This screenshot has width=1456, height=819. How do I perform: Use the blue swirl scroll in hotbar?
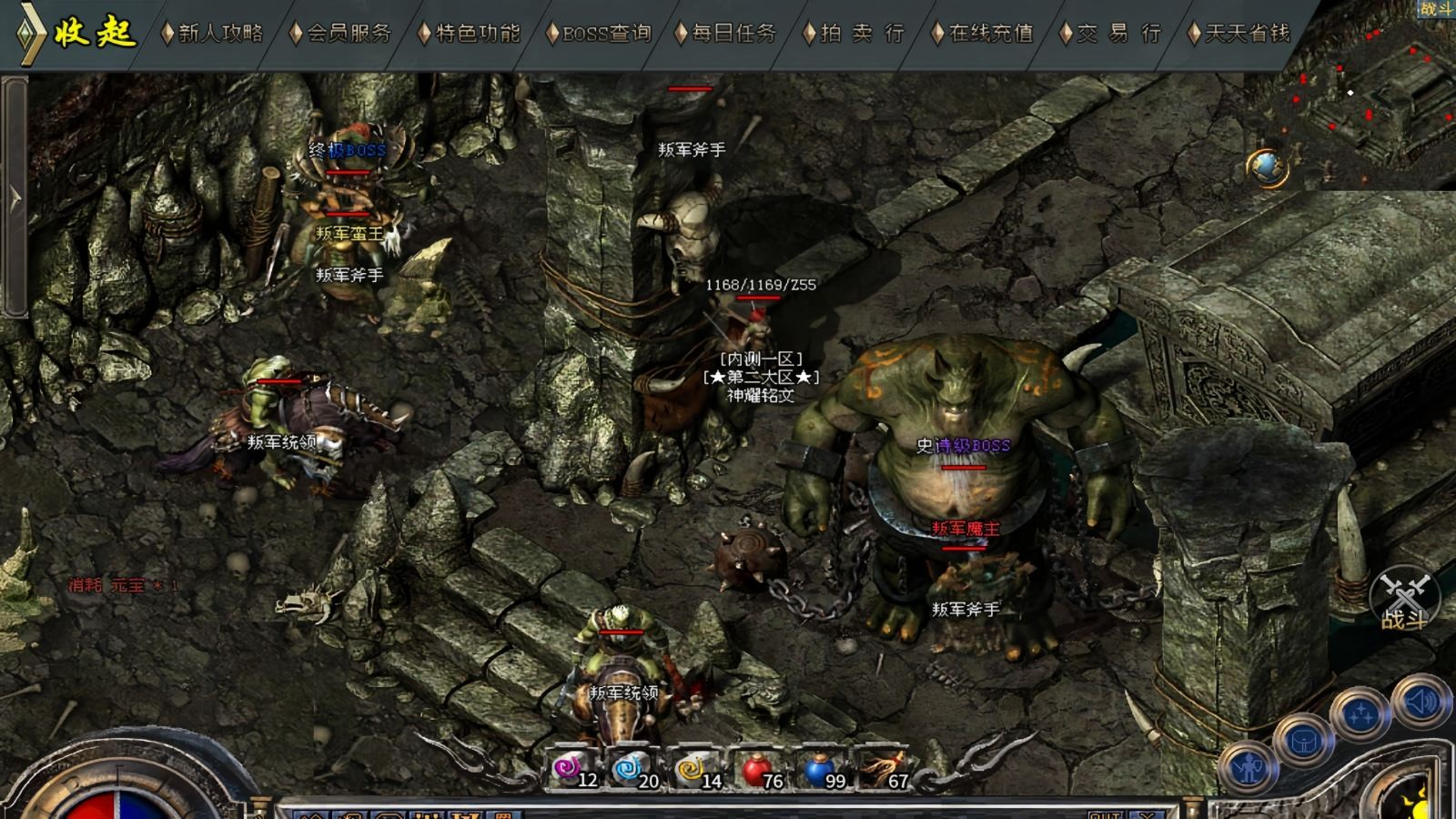(632, 770)
